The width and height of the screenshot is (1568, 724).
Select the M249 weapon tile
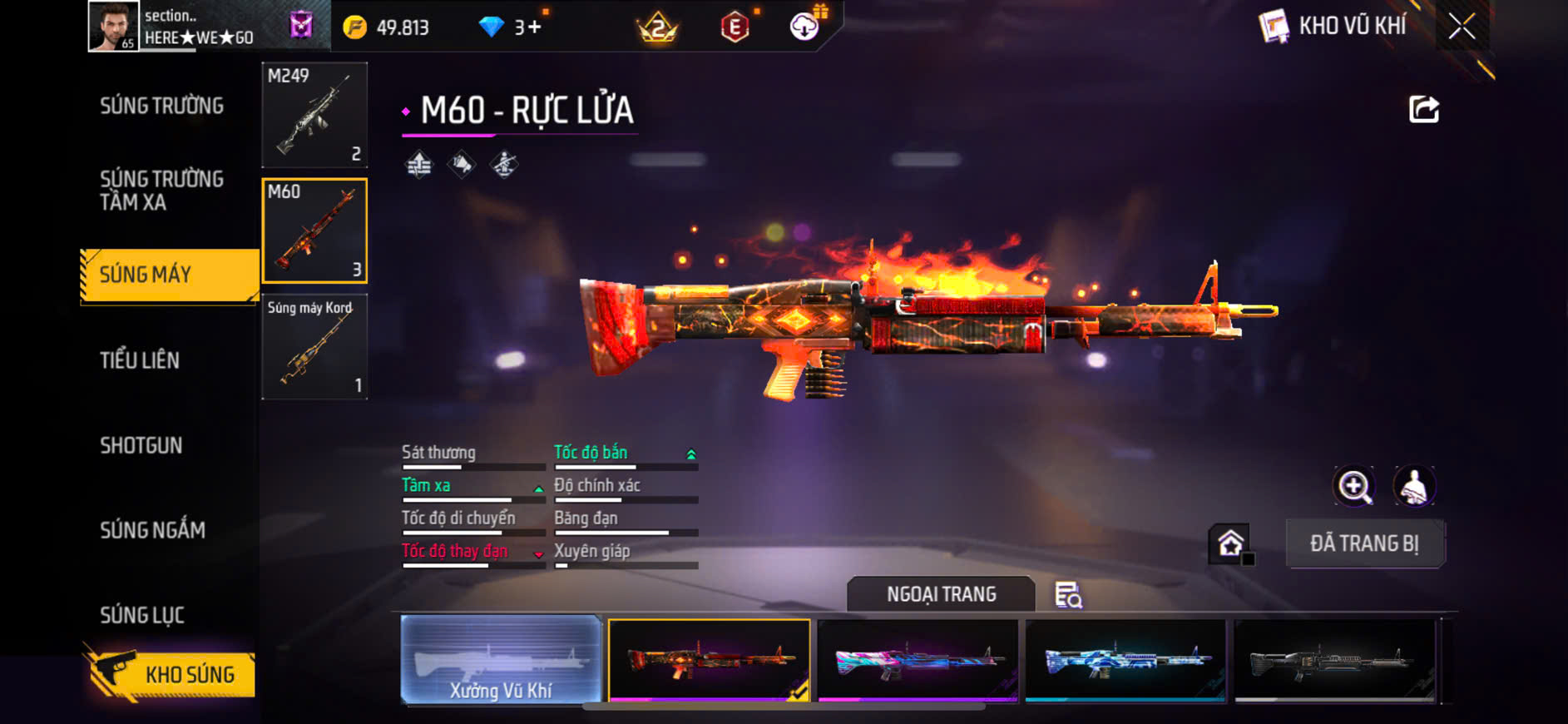tap(314, 115)
